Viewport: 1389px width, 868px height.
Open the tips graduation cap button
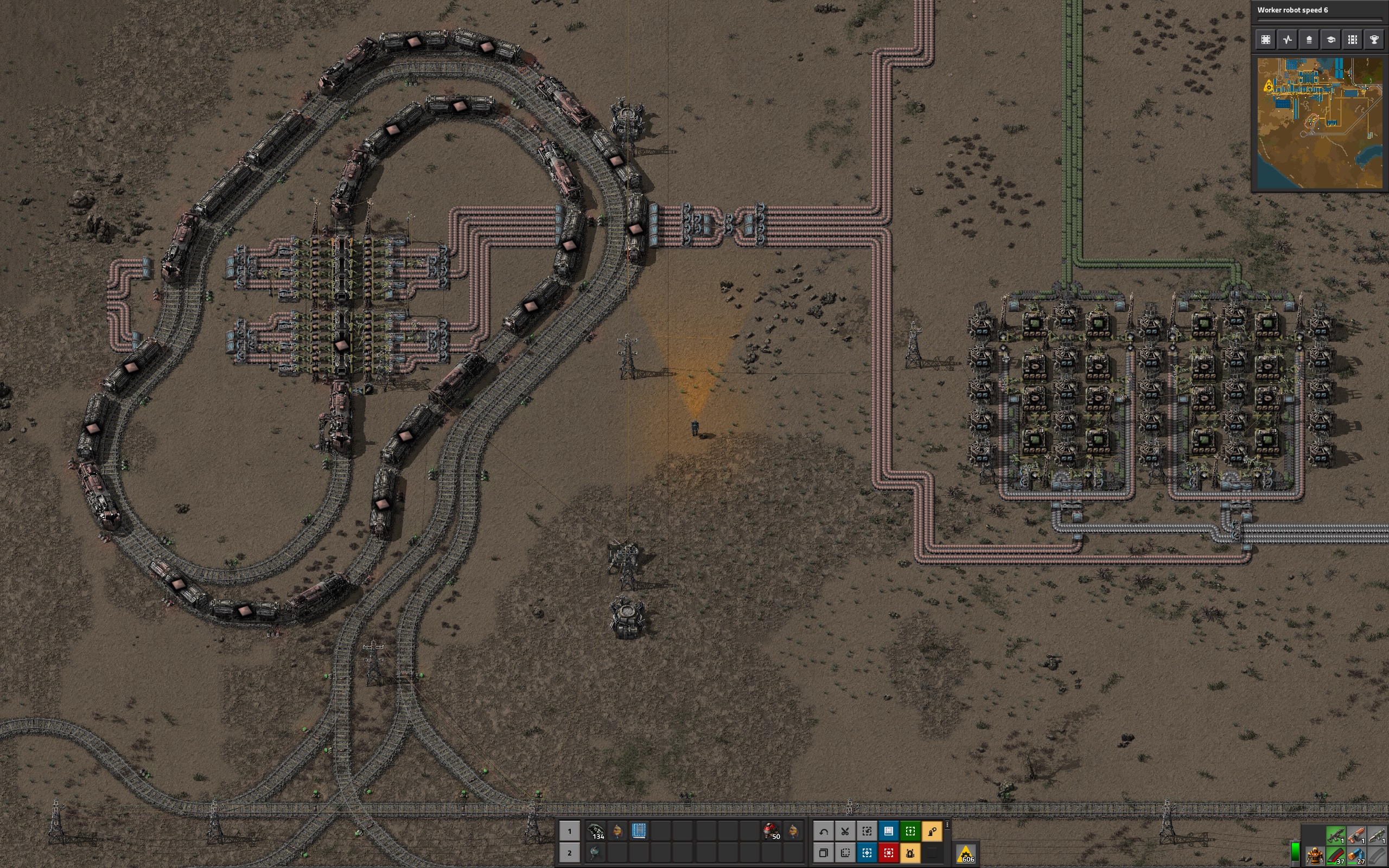1330,40
